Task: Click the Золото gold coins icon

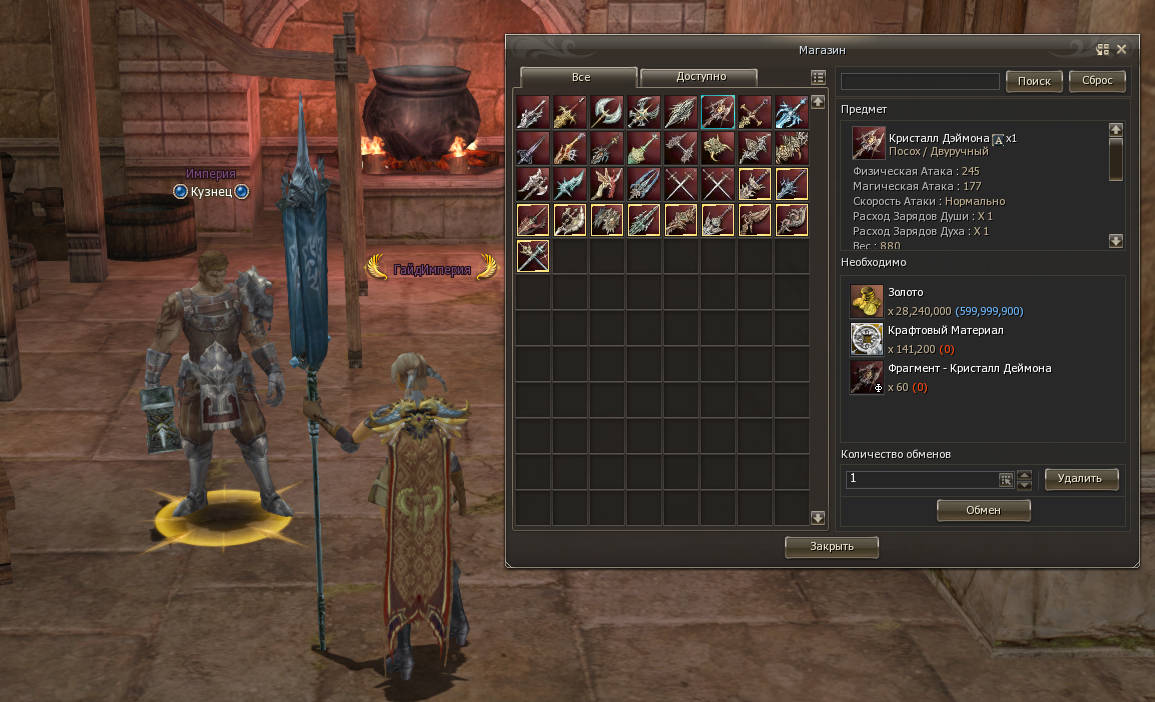Action: (866, 301)
